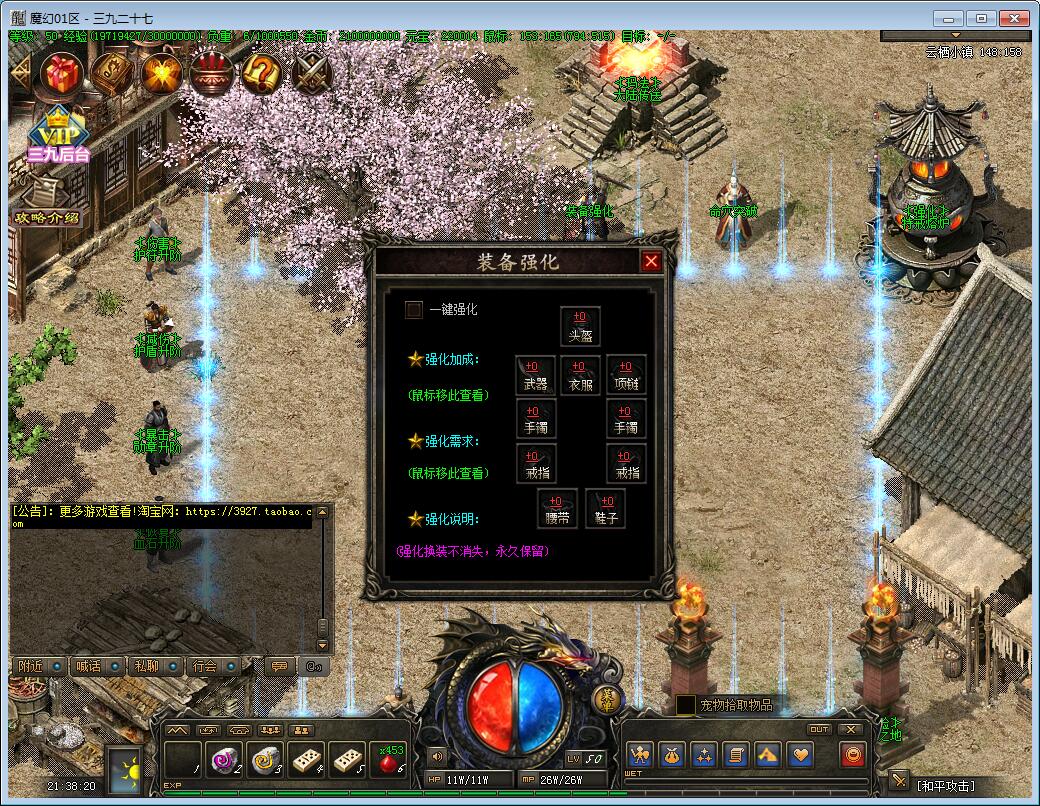Image resolution: width=1040 pixels, height=806 pixels.
Task: Close the 装备强化 equipment enhancement window
Action: pos(651,262)
